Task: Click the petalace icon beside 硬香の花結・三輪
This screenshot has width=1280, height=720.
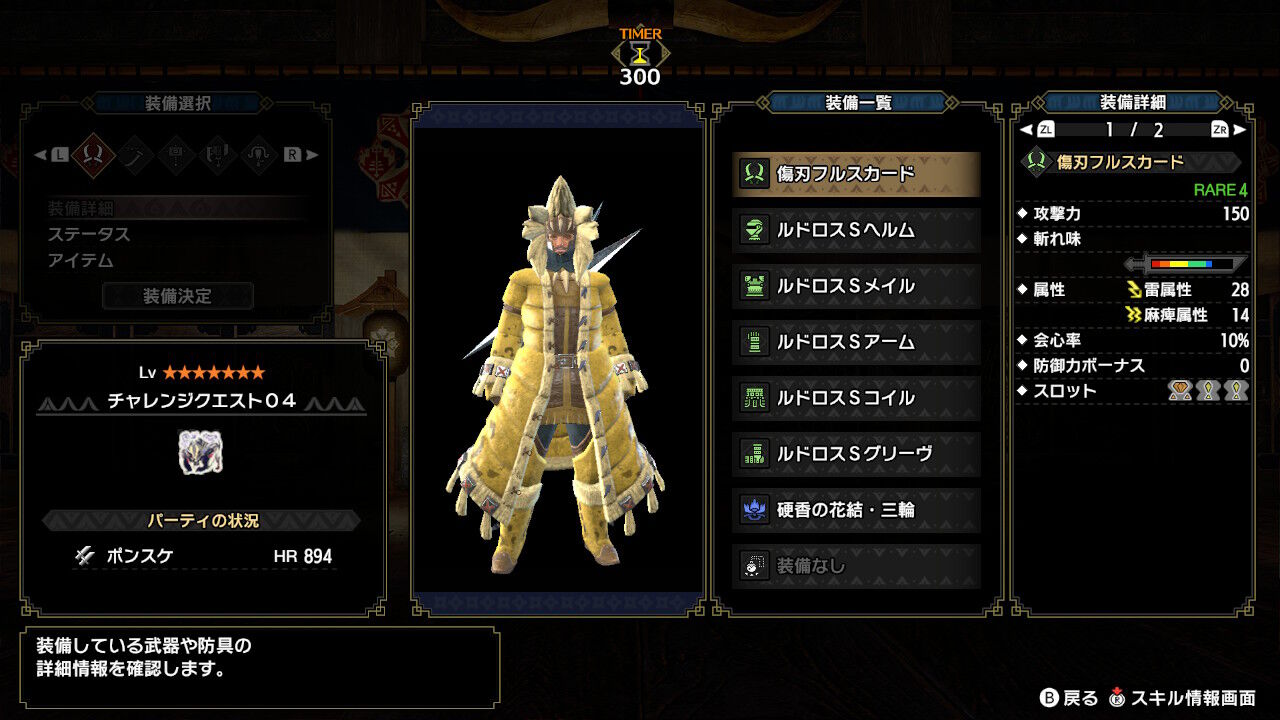Action: pyautogui.click(x=755, y=511)
